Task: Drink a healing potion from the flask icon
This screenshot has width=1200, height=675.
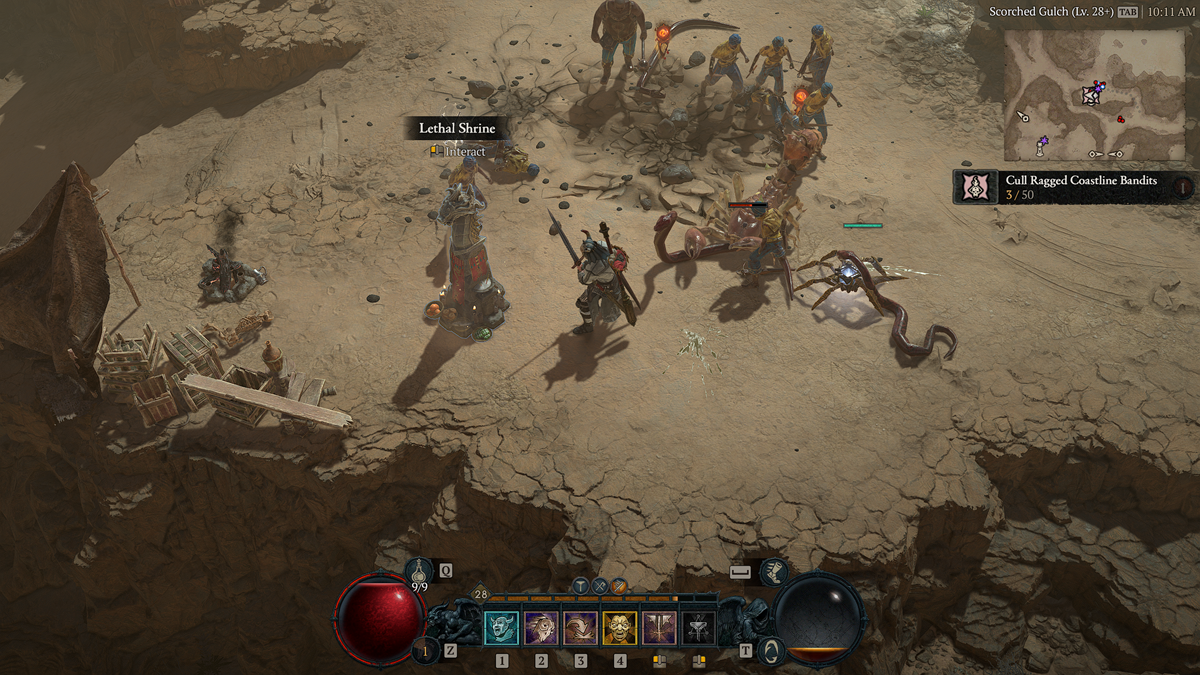Action: coord(420,572)
